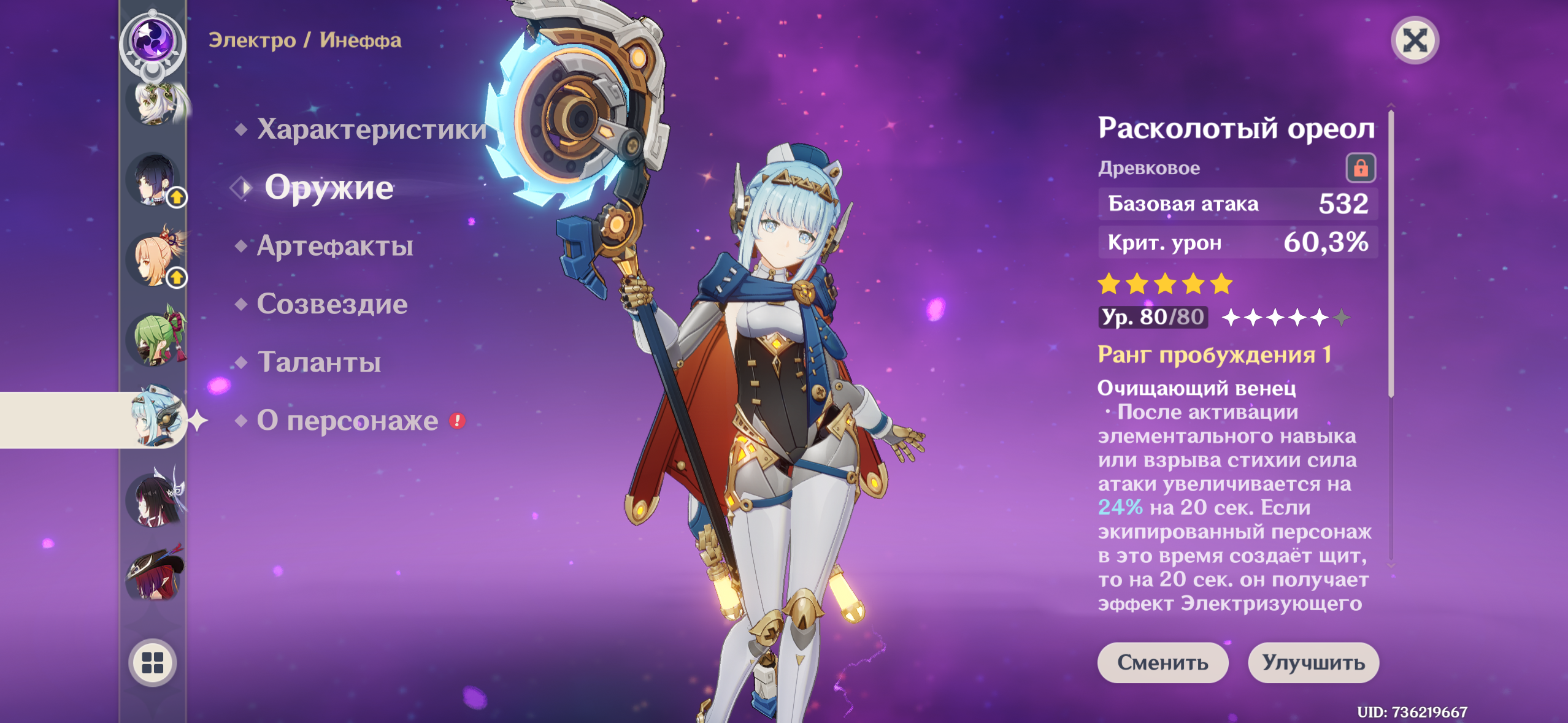
Task: Open the Таланты section
Action: [x=319, y=362]
